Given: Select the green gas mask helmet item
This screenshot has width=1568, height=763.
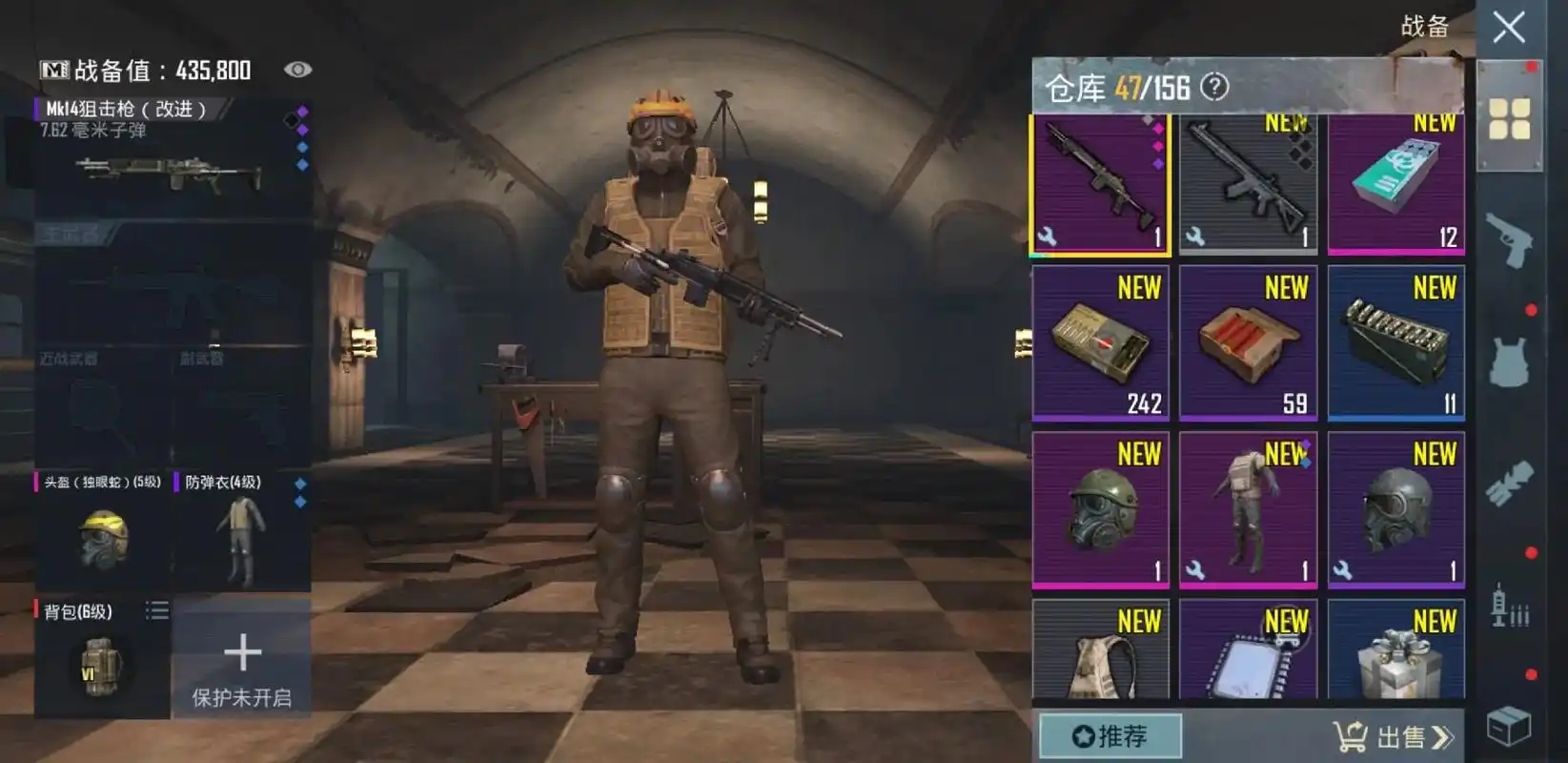Looking at the screenshot, I should (1100, 509).
